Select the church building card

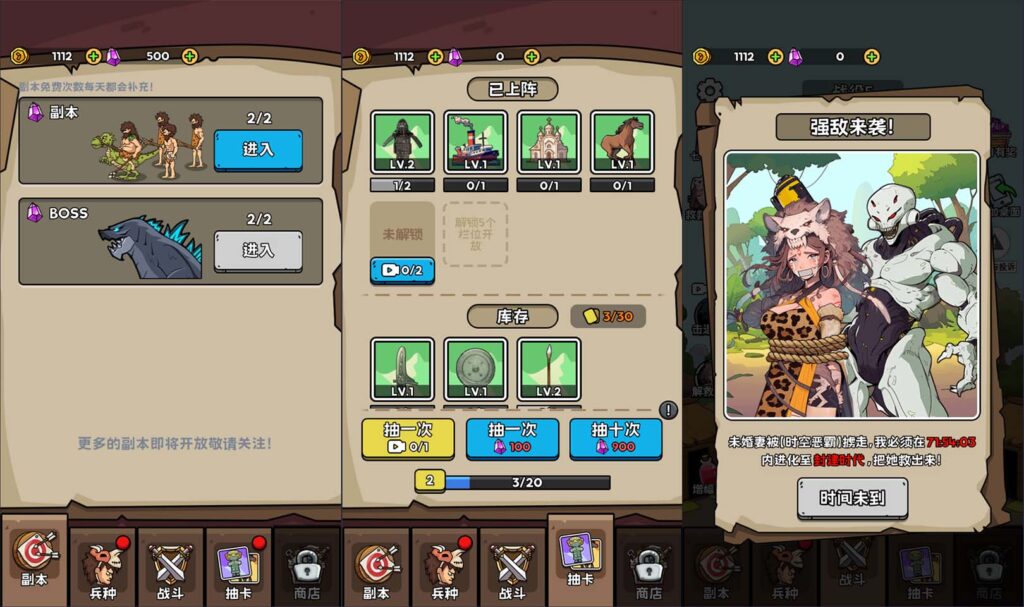tap(549, 142)
